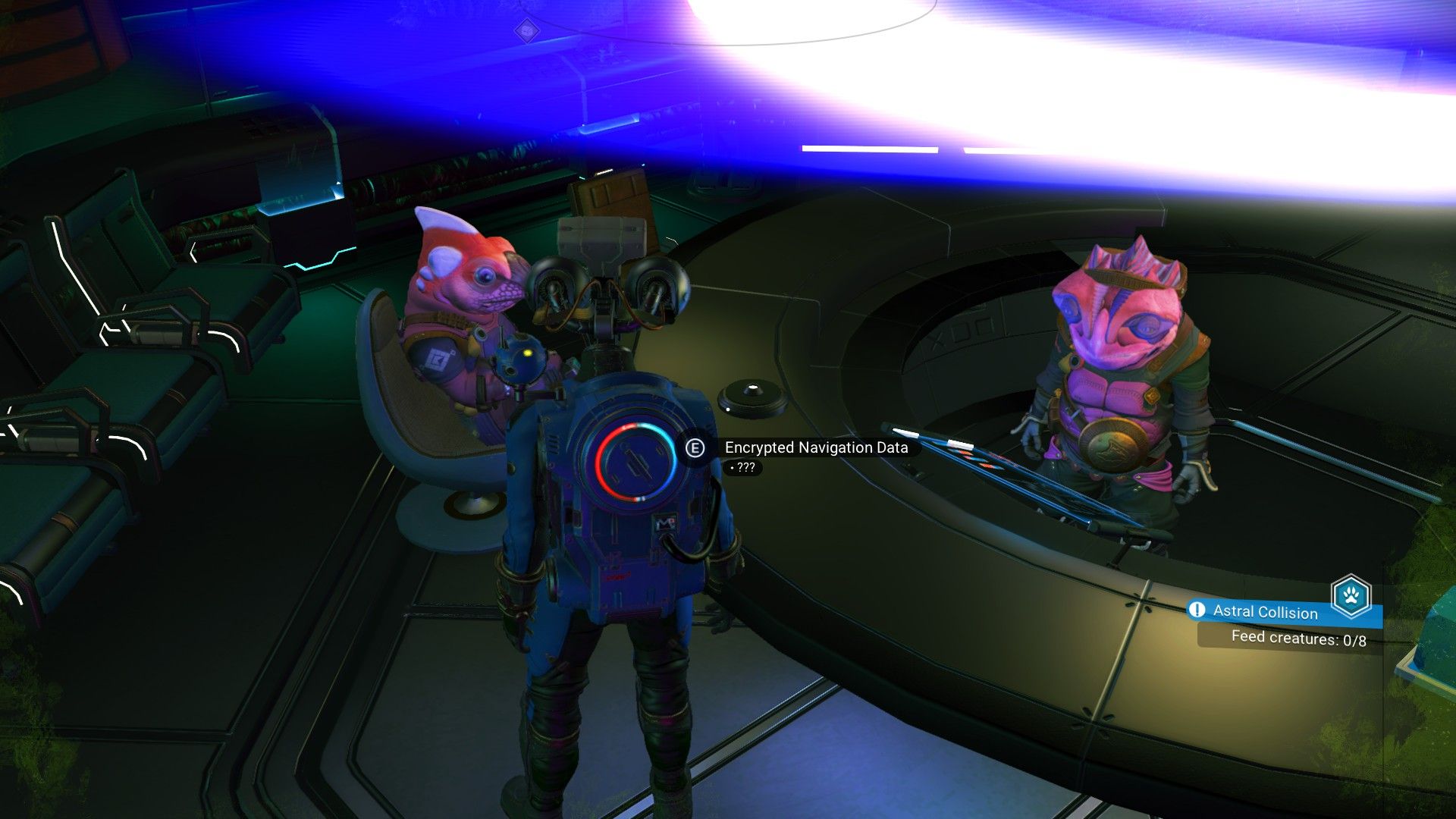Expand the mission tracker panel
The width and height of the screenshot is (1456, 819).
(x=1289, y=622)
